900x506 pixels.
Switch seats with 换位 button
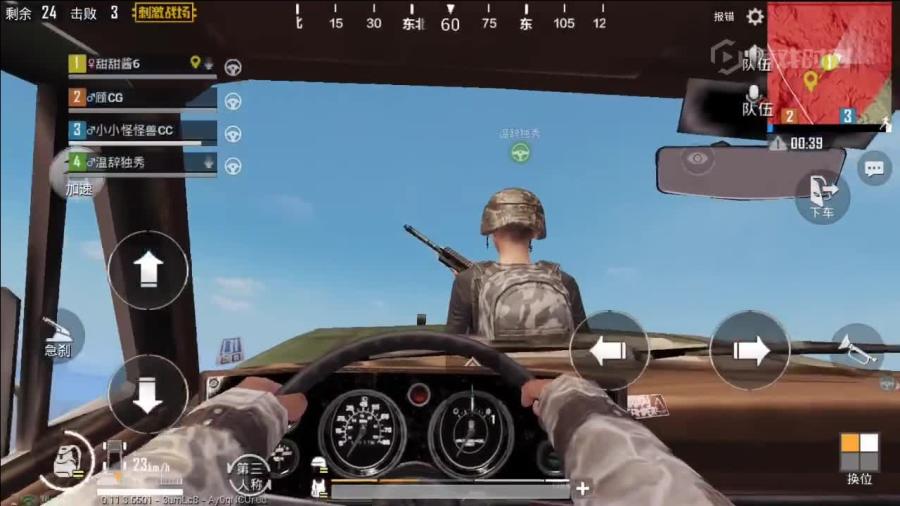tap(860, 458)
